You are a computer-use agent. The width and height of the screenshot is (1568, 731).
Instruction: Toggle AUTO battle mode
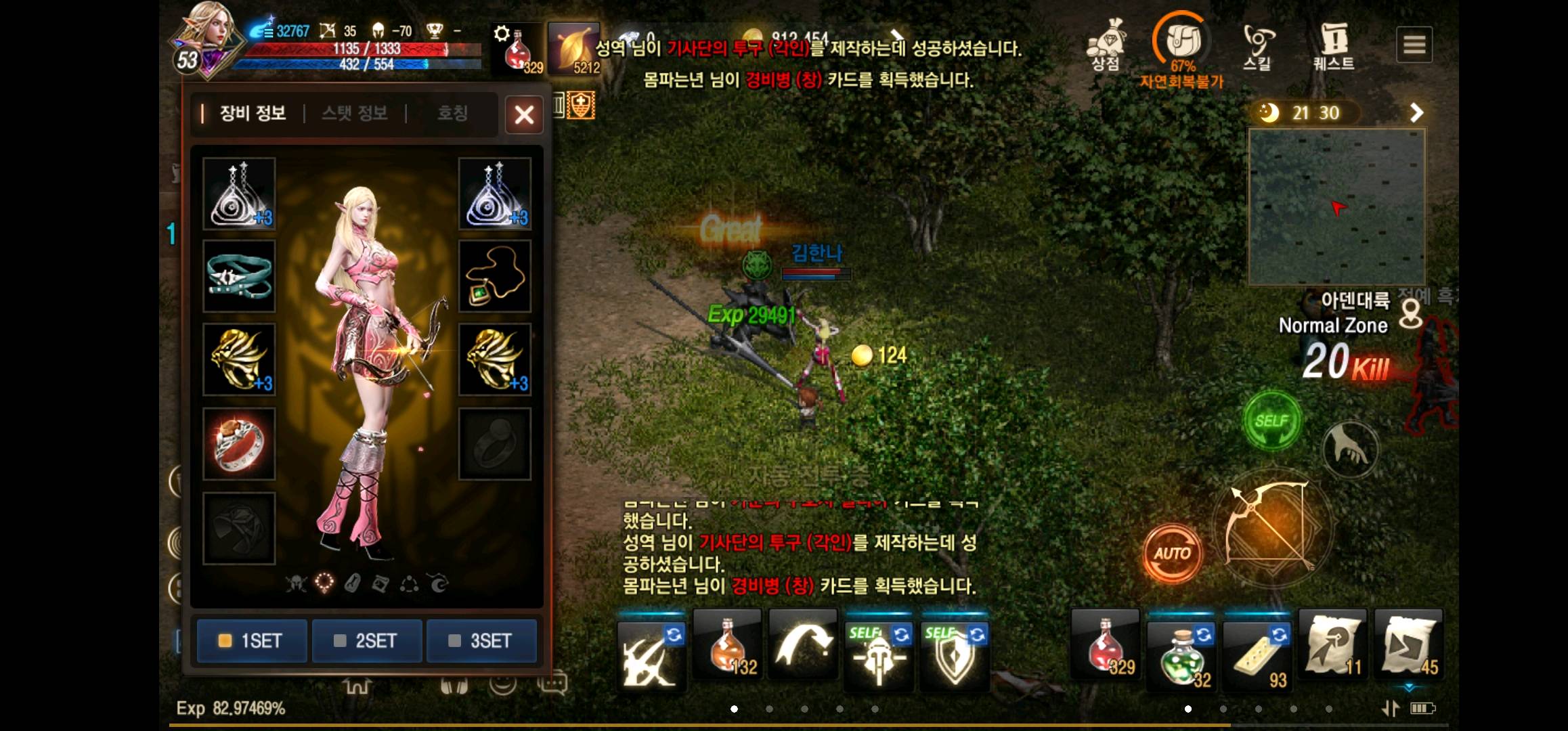[x=1173, y=554]
